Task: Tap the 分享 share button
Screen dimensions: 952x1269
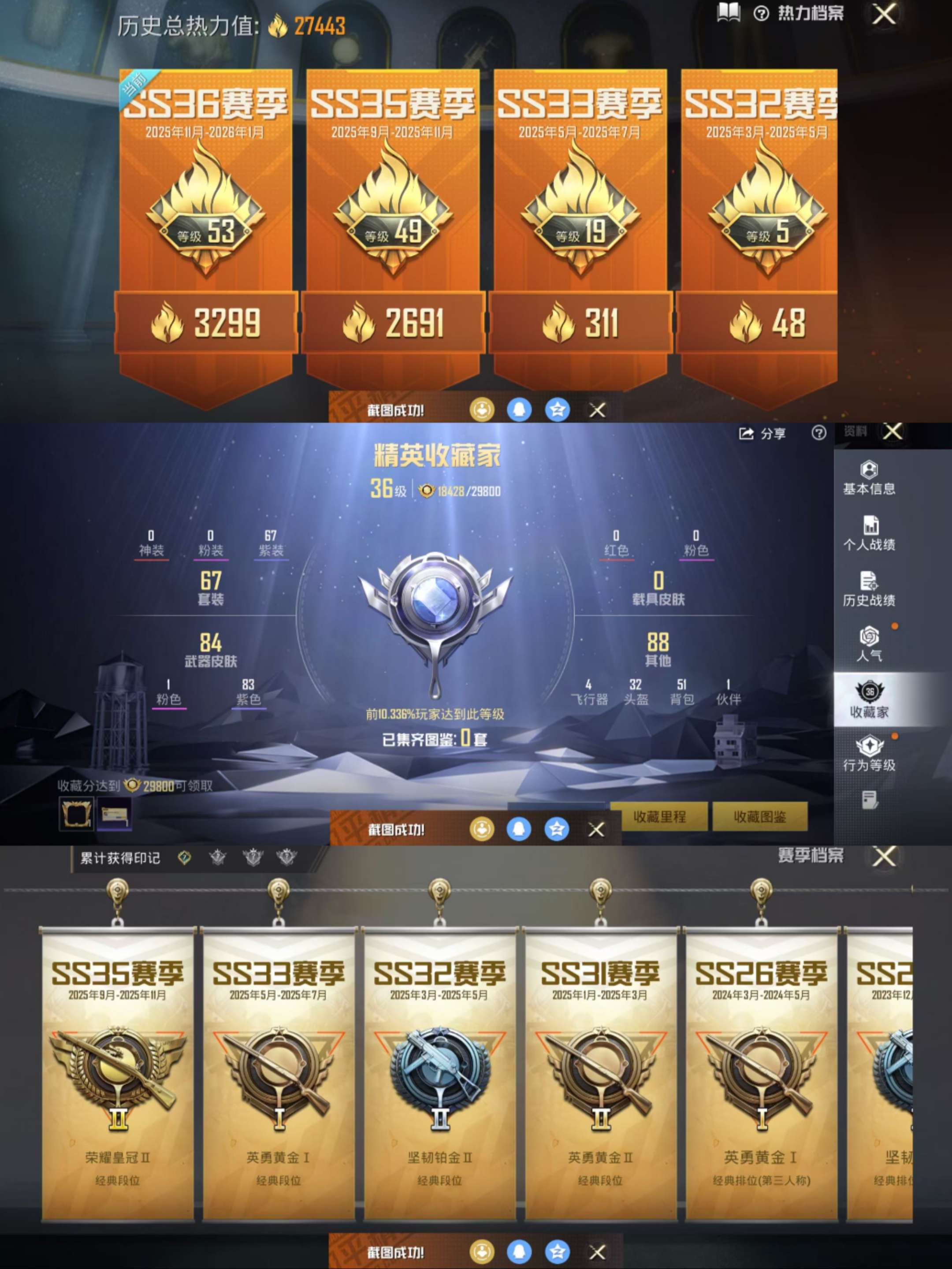Action: (x=762, y=434)
